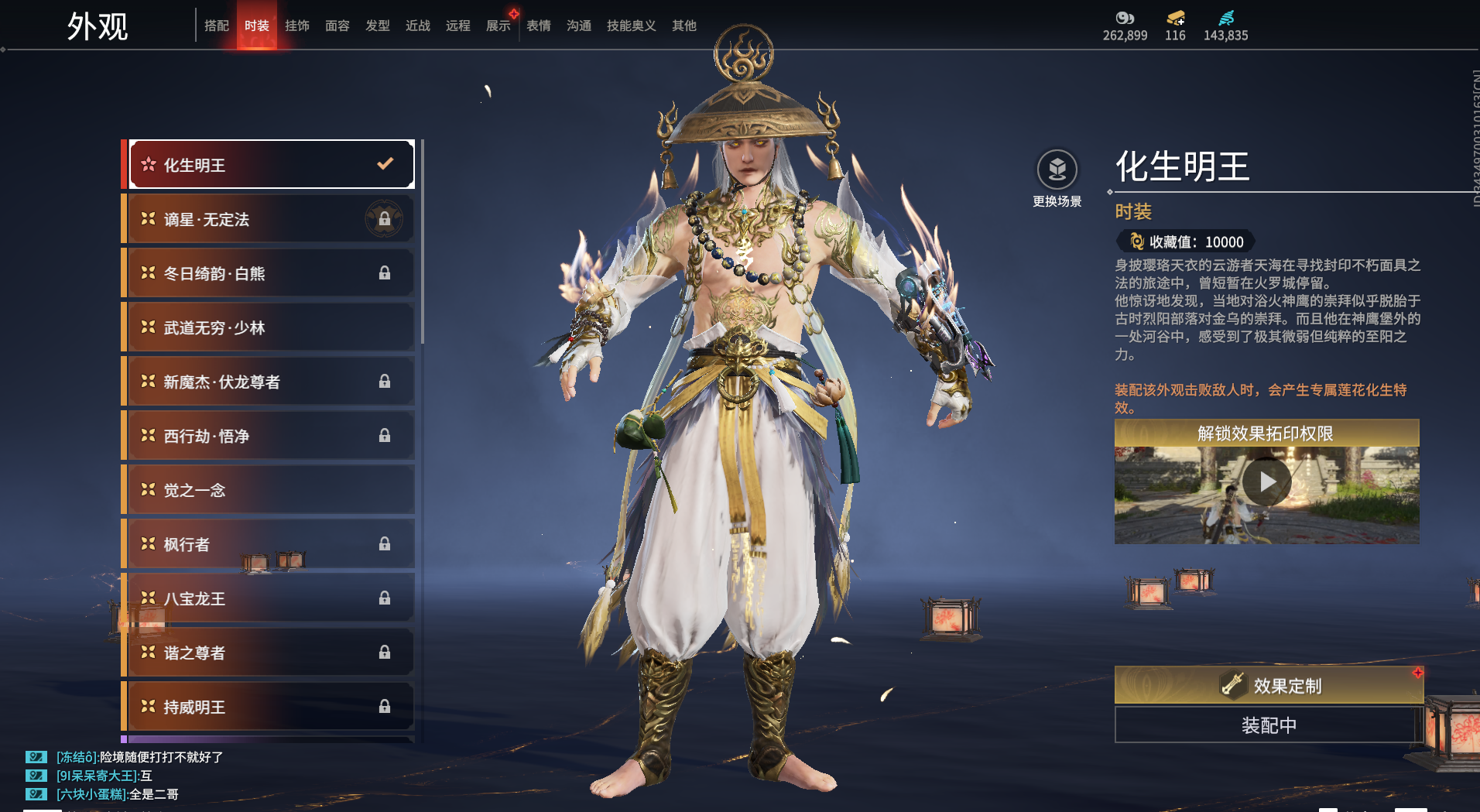Click the 更换场景 scene change icon

click(x=1057, y=170)
